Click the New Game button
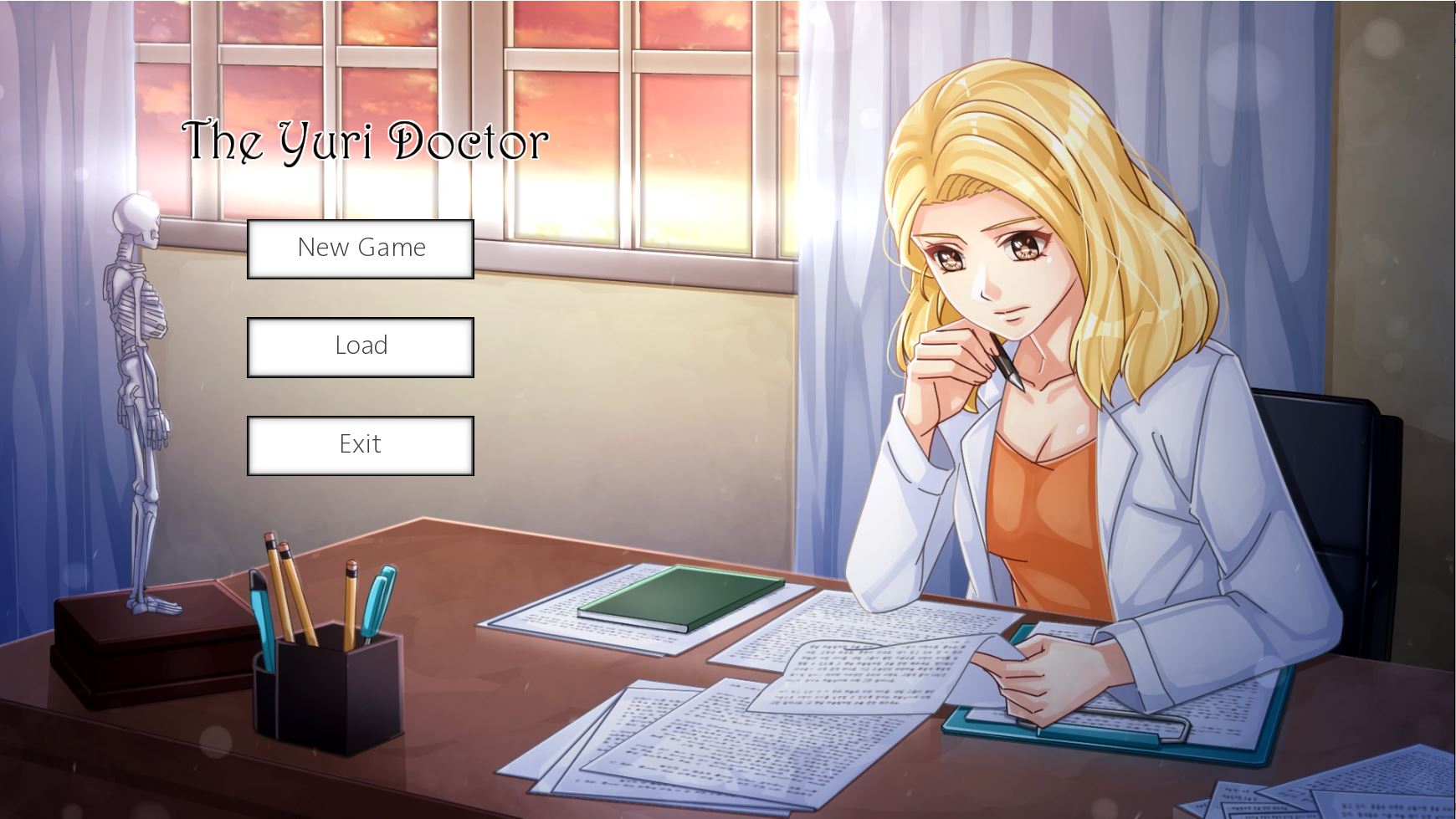1456x819 pixels. (360, 248)
